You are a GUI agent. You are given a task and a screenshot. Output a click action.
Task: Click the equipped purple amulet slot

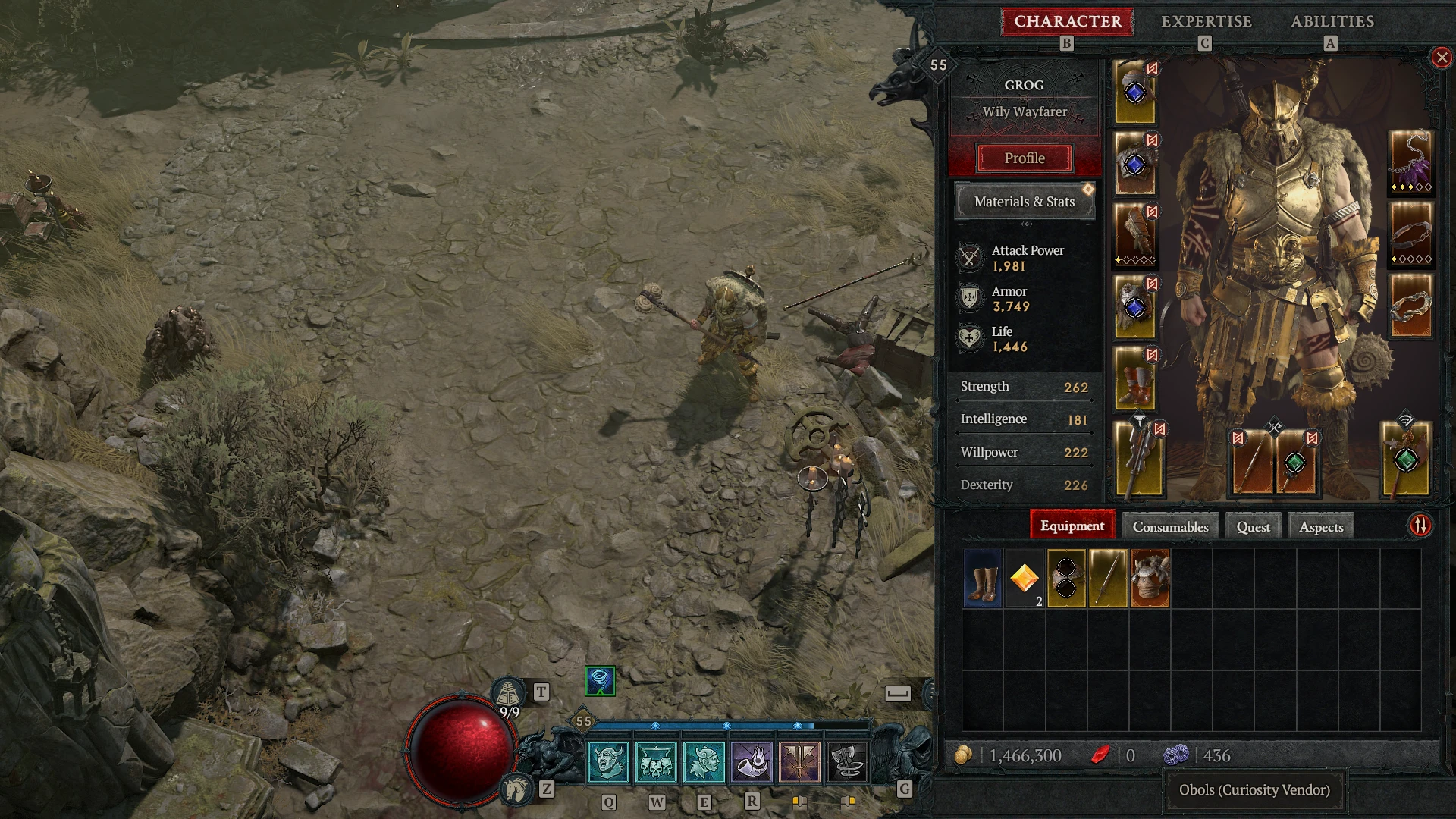[1410, 162]
